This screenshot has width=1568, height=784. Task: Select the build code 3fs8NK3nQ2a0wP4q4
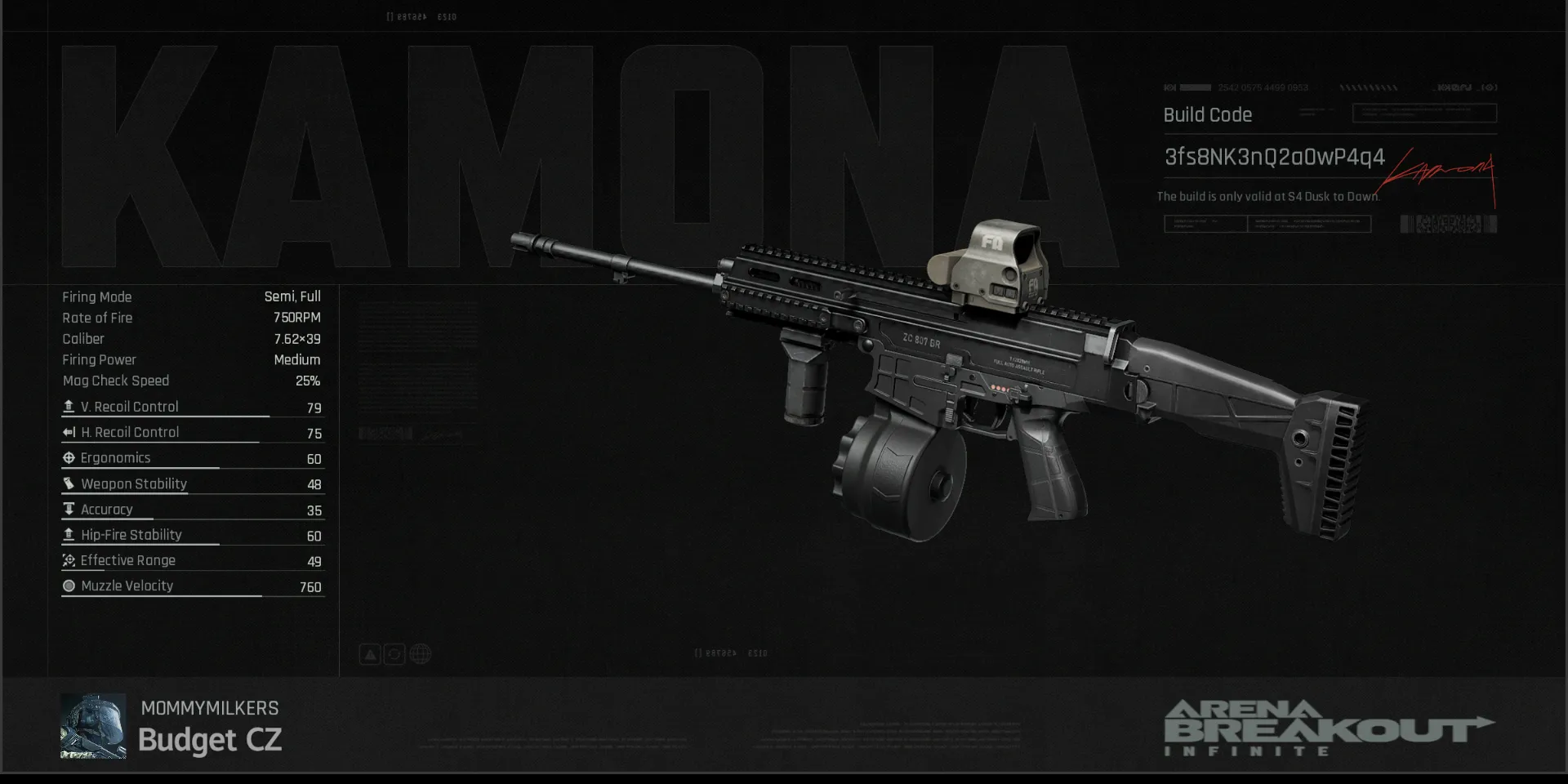coord(1274,157)
